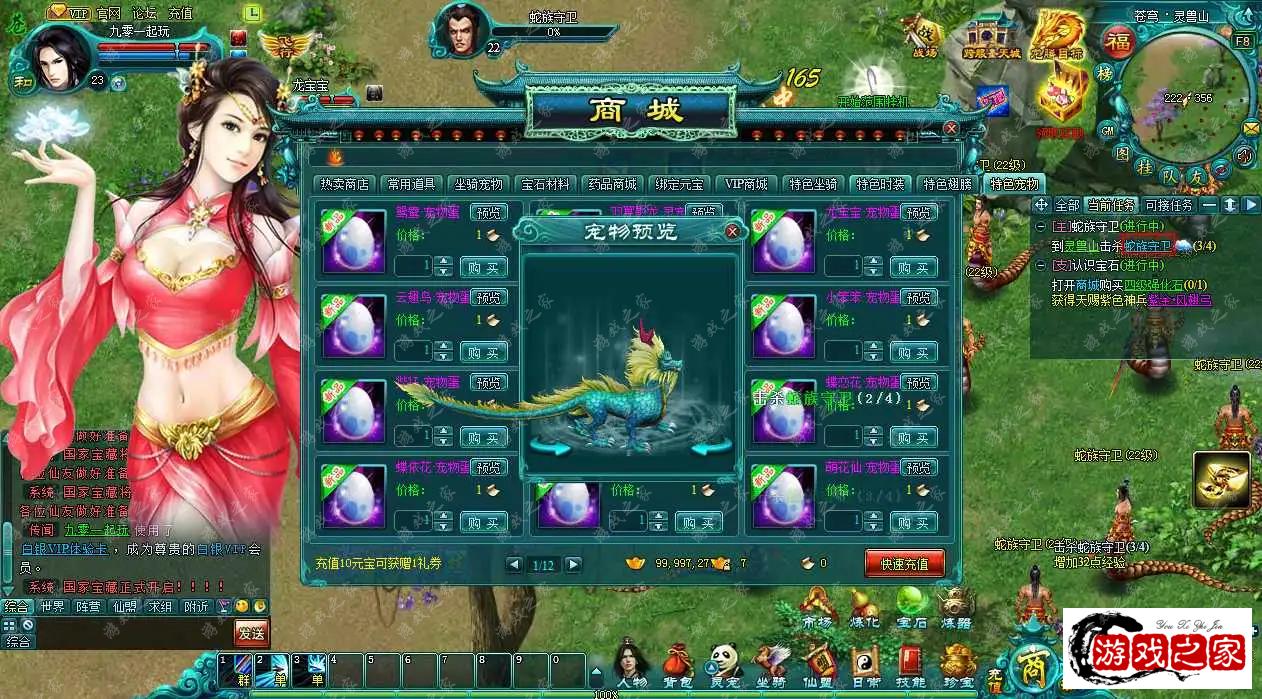Go to the next shop page arrow
This screenshot has width=1262, height=699.
coord(573,565)
